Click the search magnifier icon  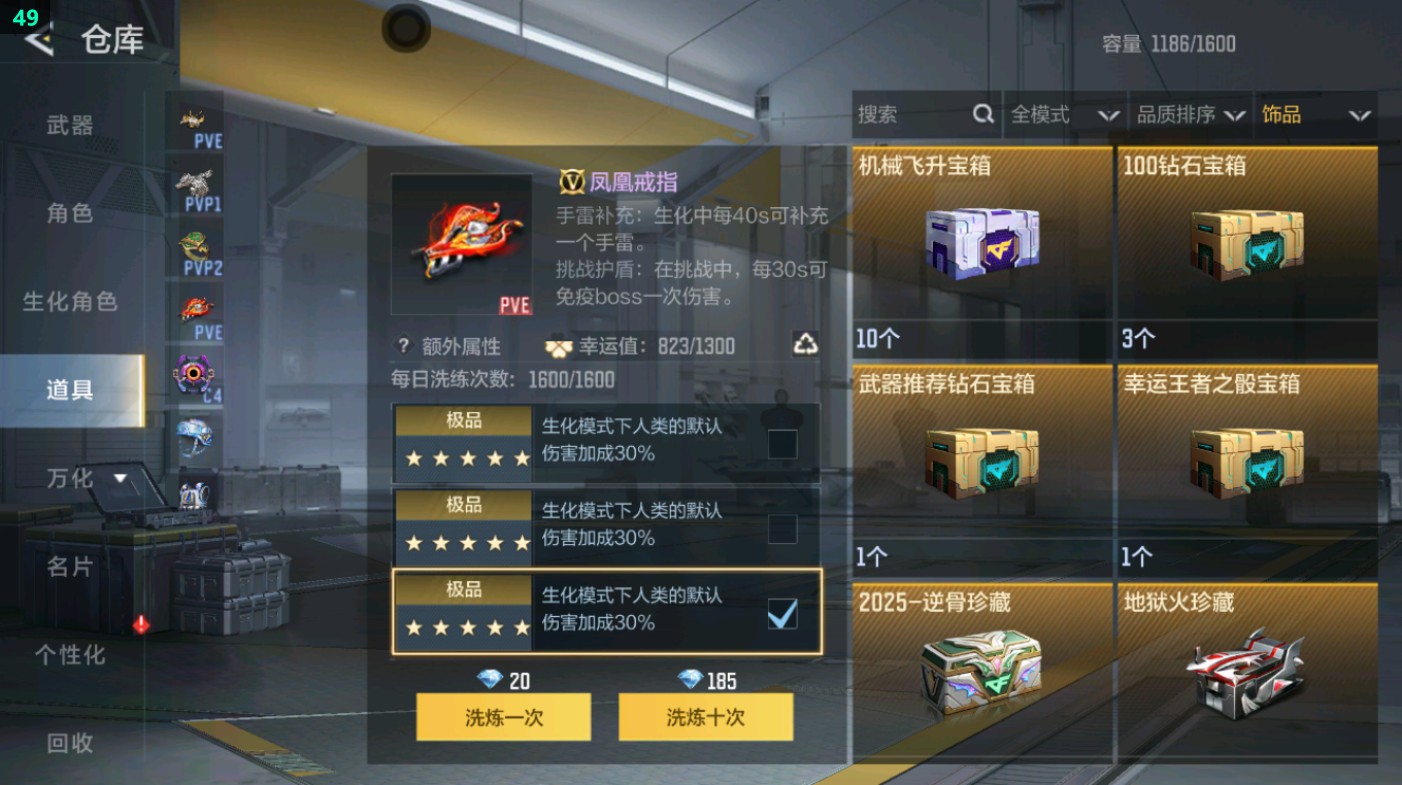pos(984,116)
